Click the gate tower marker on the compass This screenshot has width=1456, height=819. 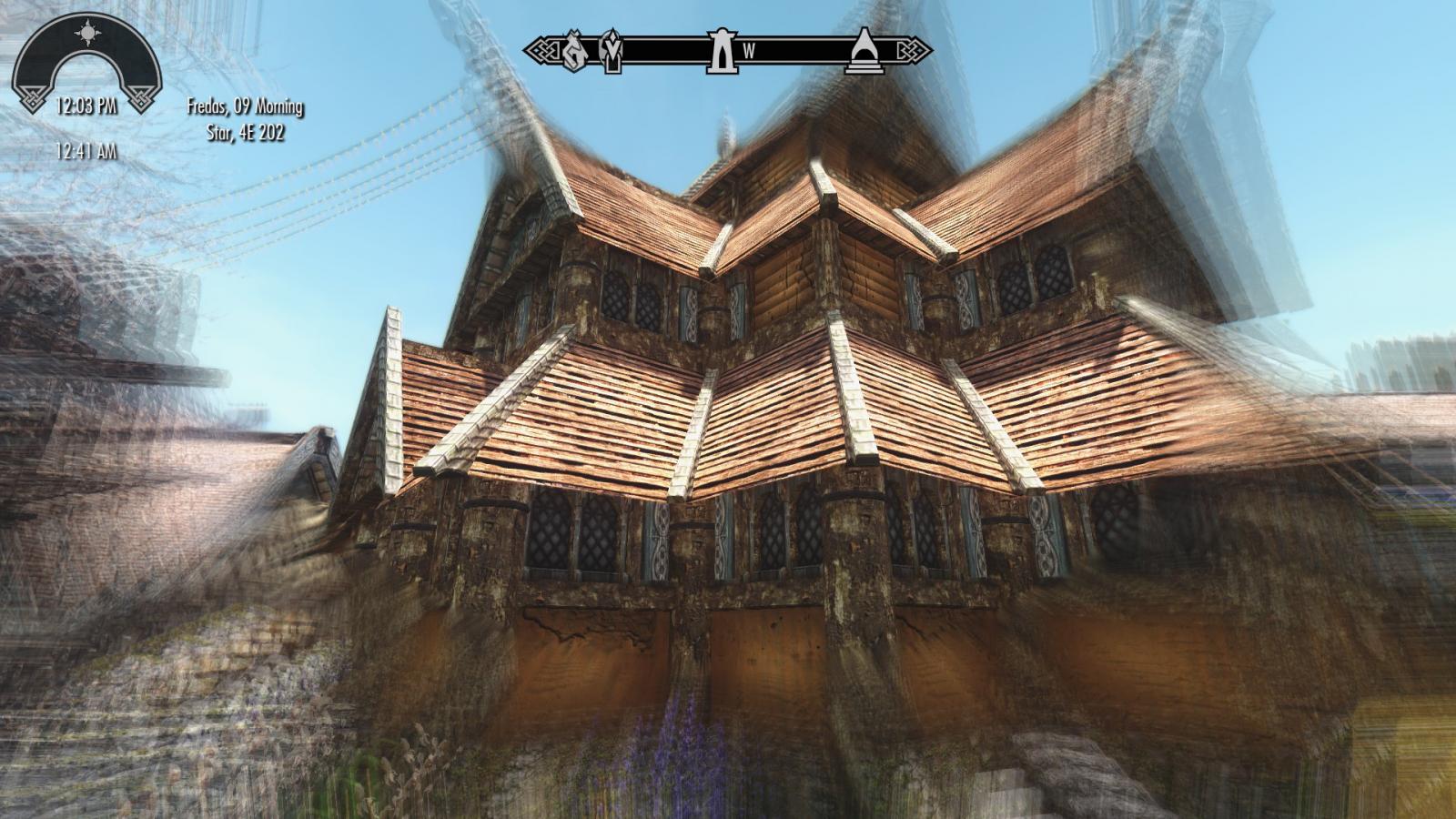coord(721,51)
